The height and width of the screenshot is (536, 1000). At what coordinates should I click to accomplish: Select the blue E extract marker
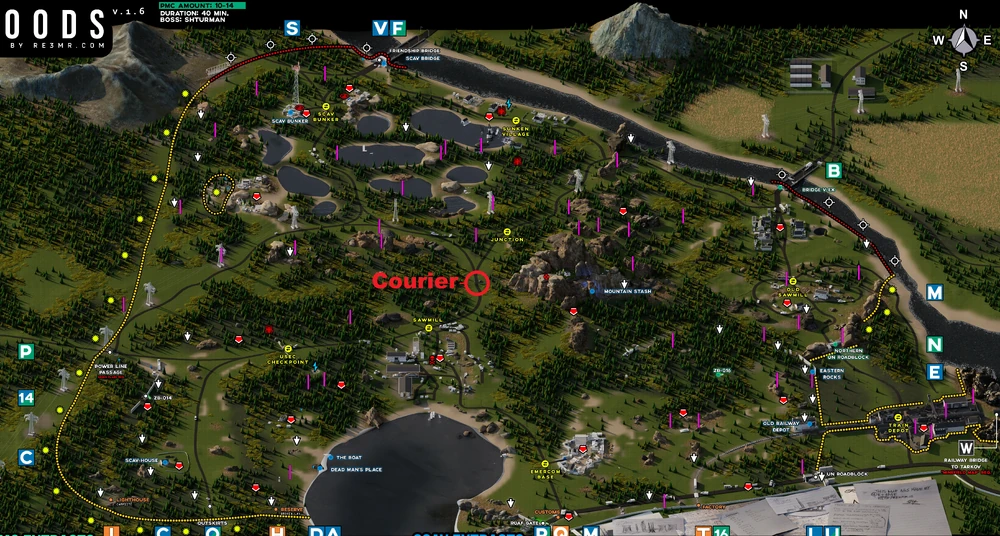[934, 372]
